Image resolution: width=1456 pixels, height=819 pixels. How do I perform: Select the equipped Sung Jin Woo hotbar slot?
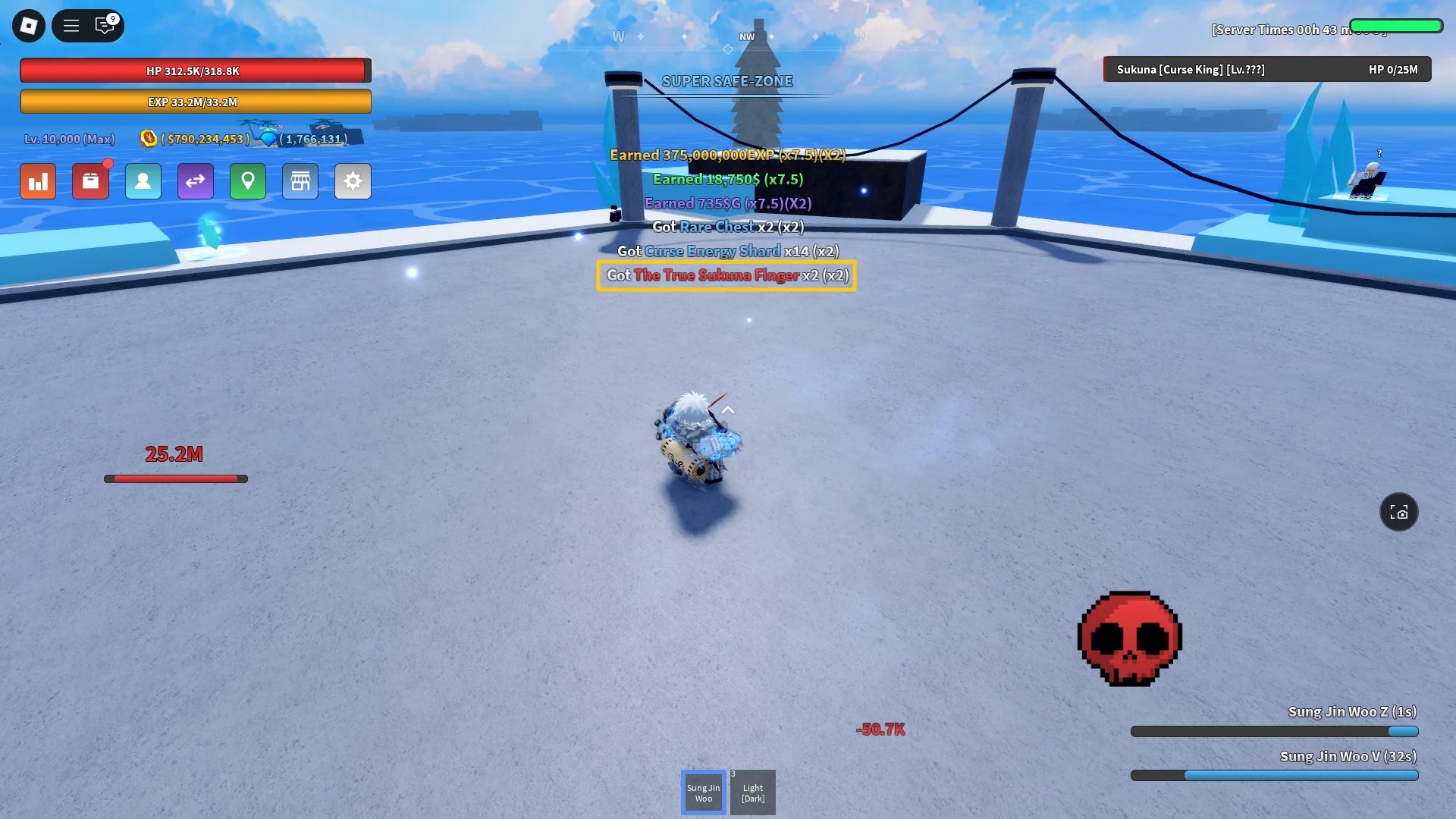point(703,792)
